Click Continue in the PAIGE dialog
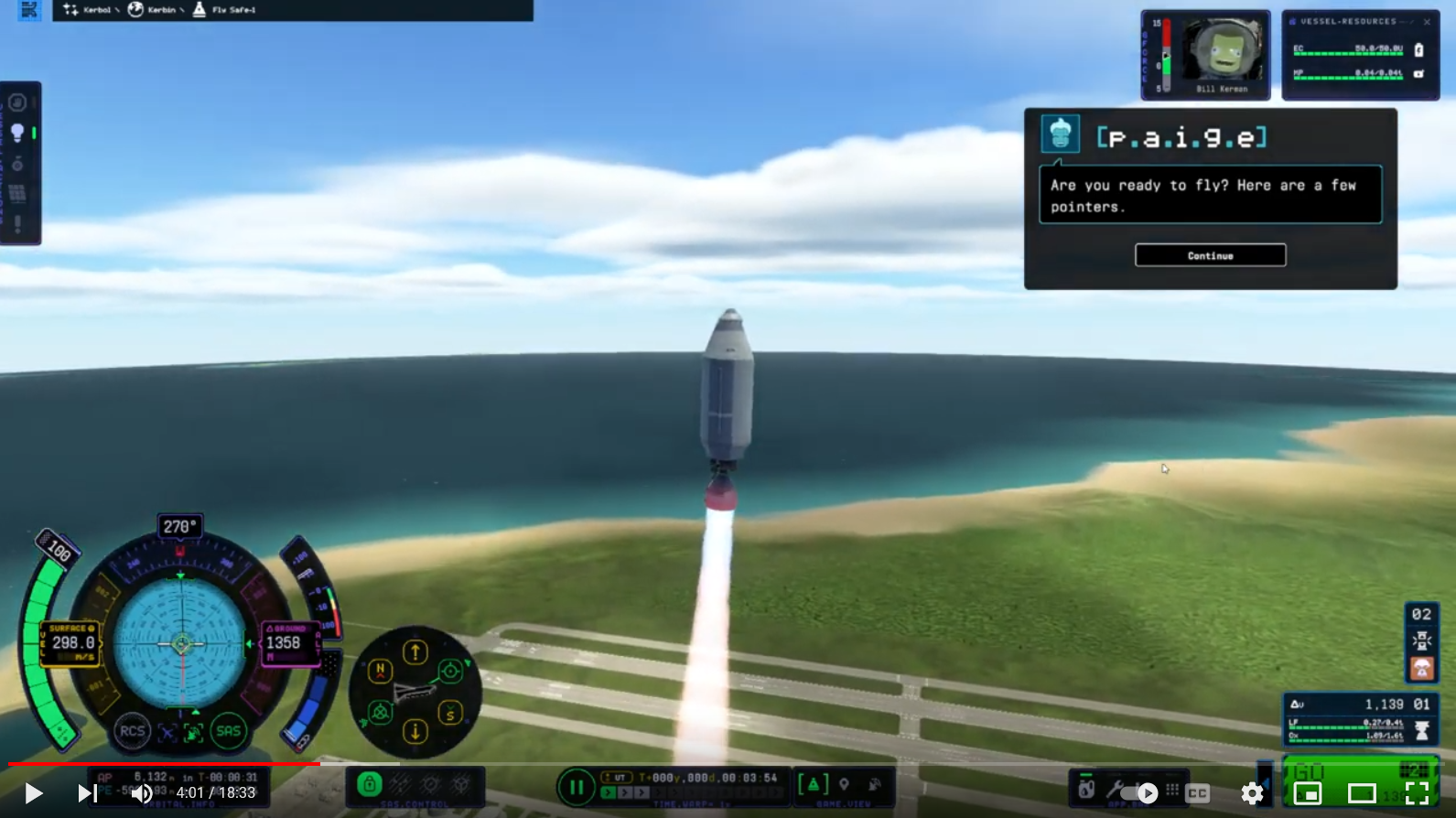The width and height of the screenshot is (1456, 818). 1210,255
